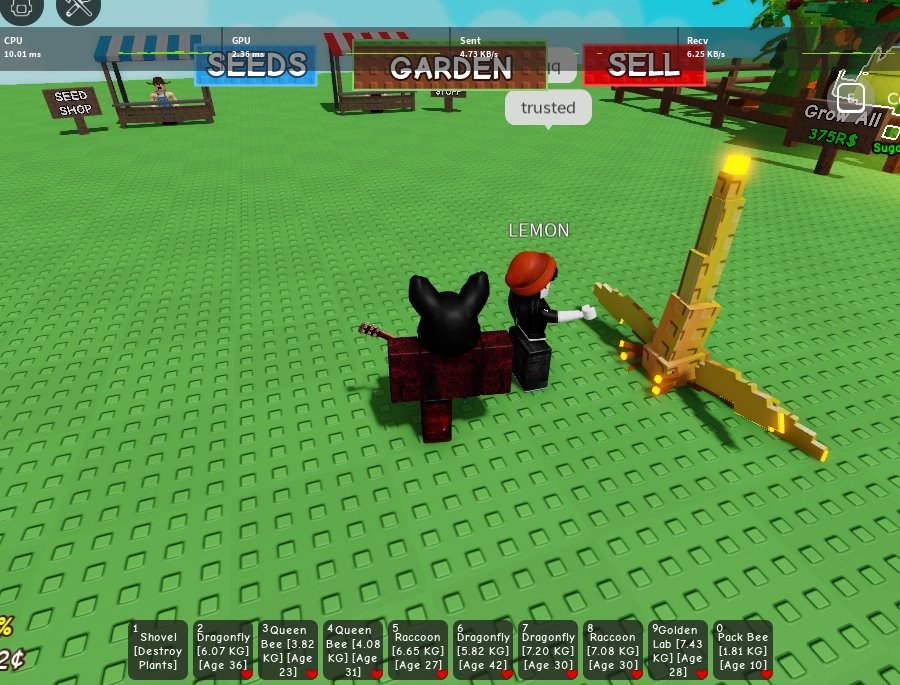Equip the Dragonfly 6.07 KG pet
The image size is (900, 685).
(223, 650)
